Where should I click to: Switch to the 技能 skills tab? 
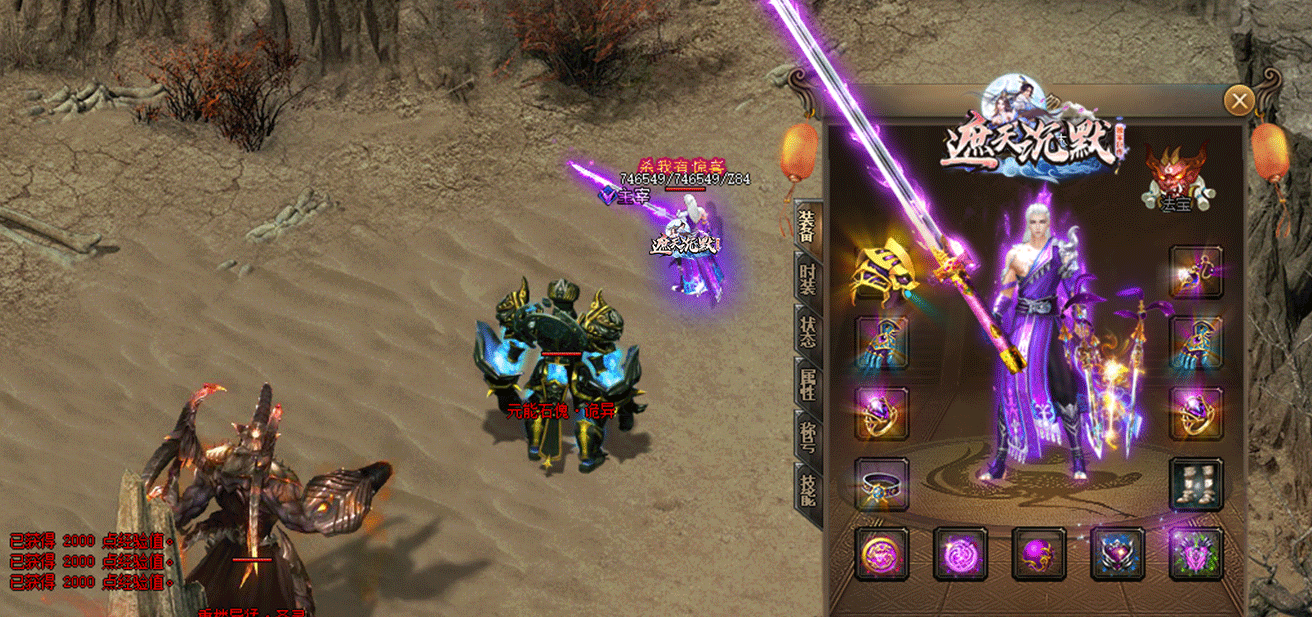pos(807,491)
